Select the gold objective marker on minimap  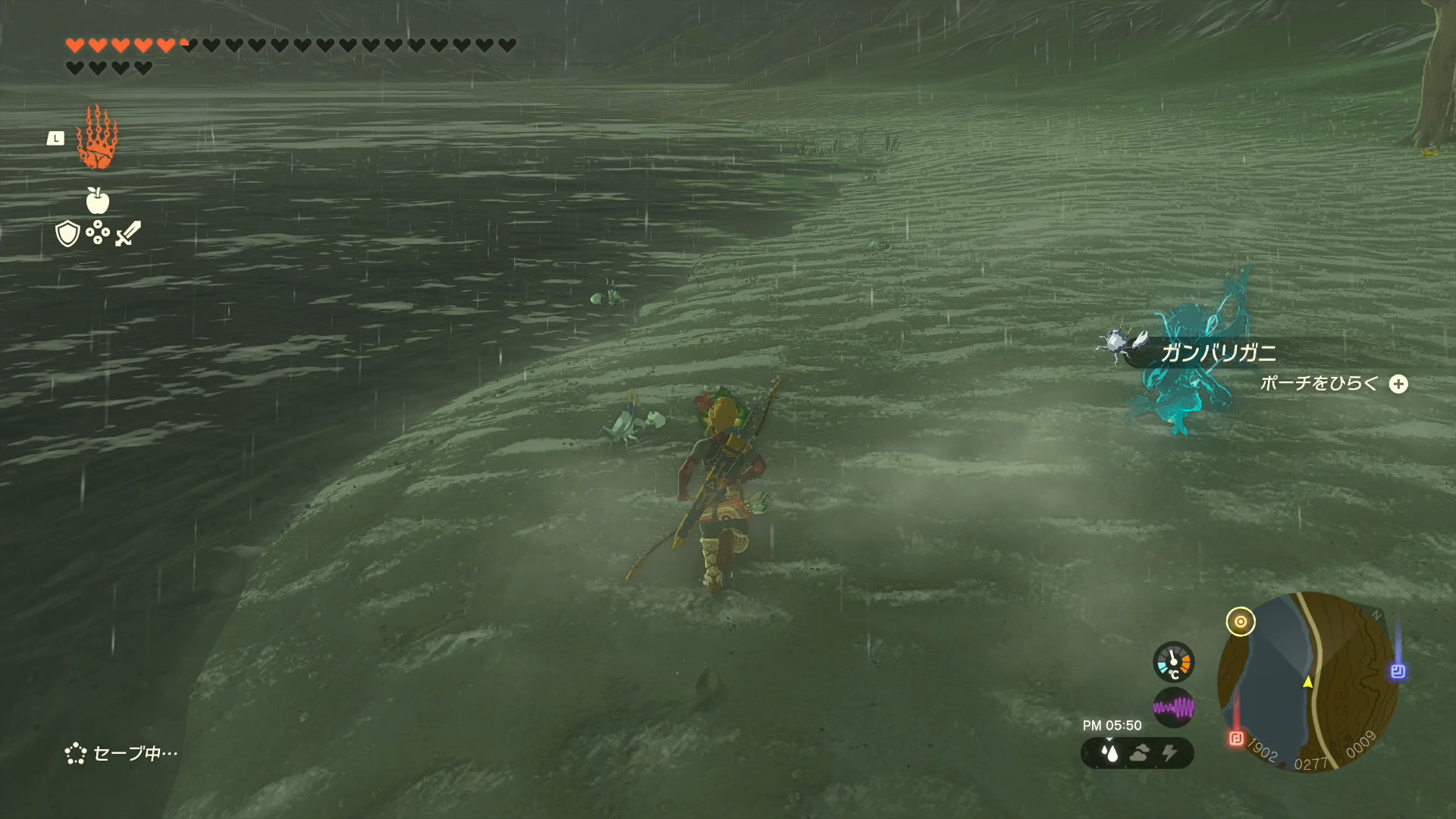coord(1241,622)
